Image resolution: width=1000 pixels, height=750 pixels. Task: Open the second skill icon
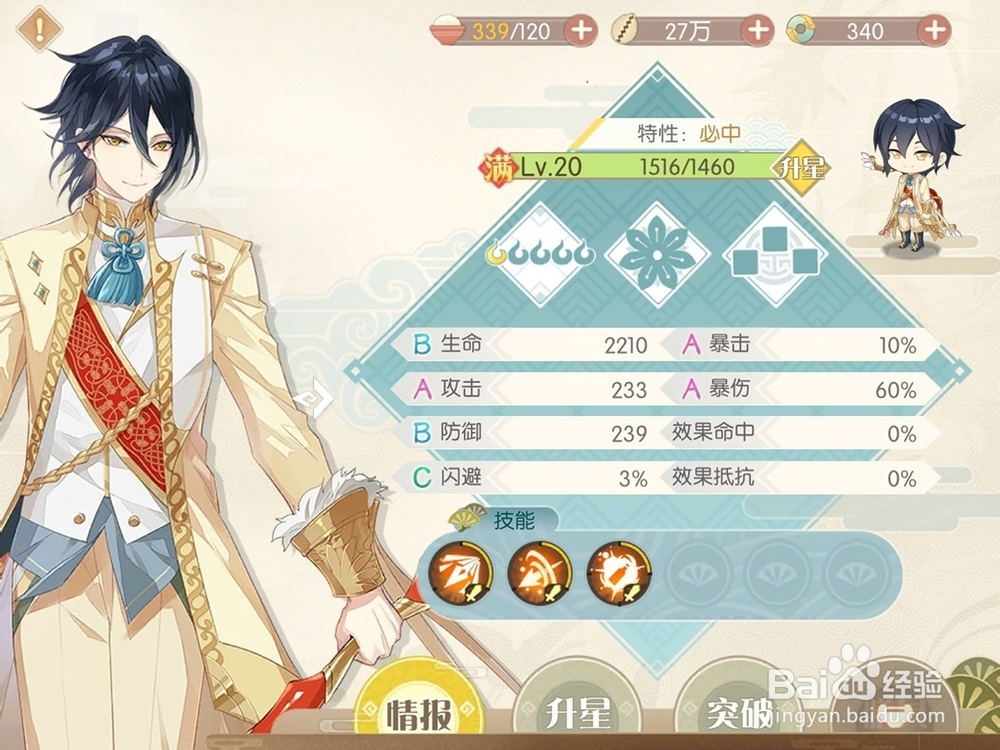[539, 574]
